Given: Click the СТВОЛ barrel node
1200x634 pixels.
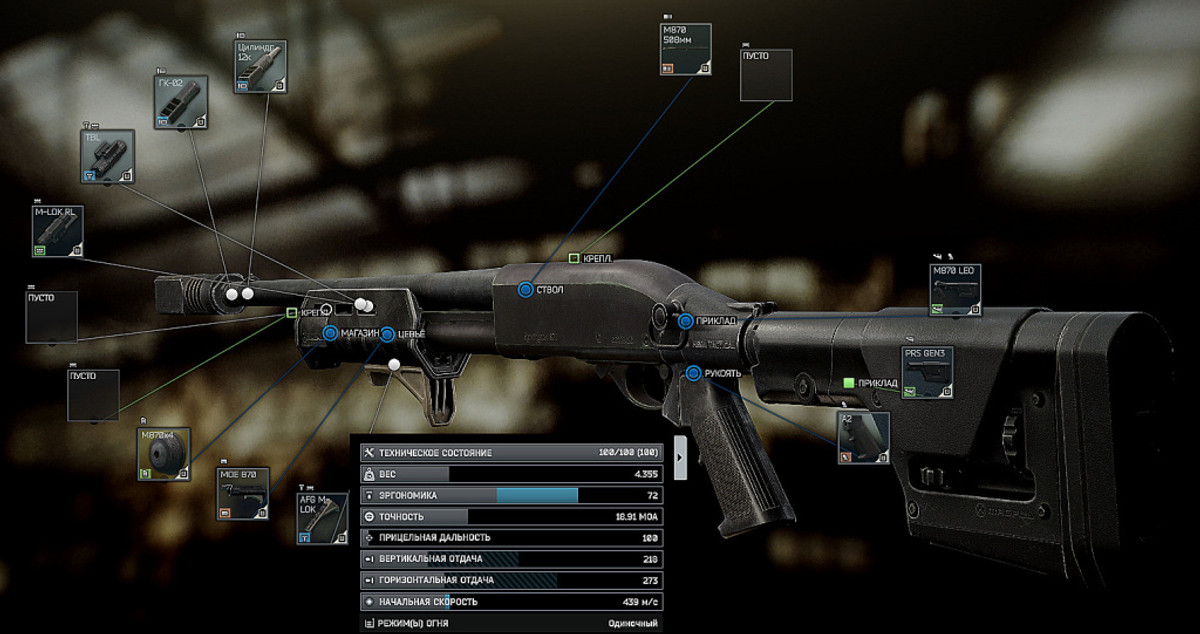Looking at the screenshot, I should click(525, 290).
